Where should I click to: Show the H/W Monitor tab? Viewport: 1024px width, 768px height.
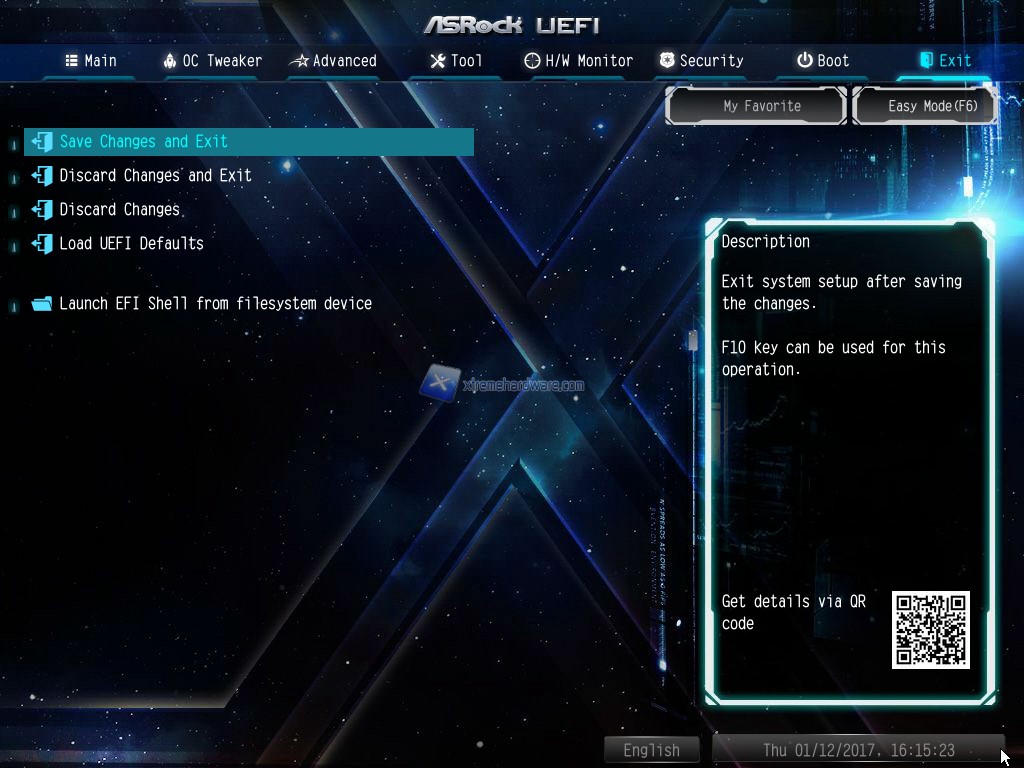click(578, 61)
